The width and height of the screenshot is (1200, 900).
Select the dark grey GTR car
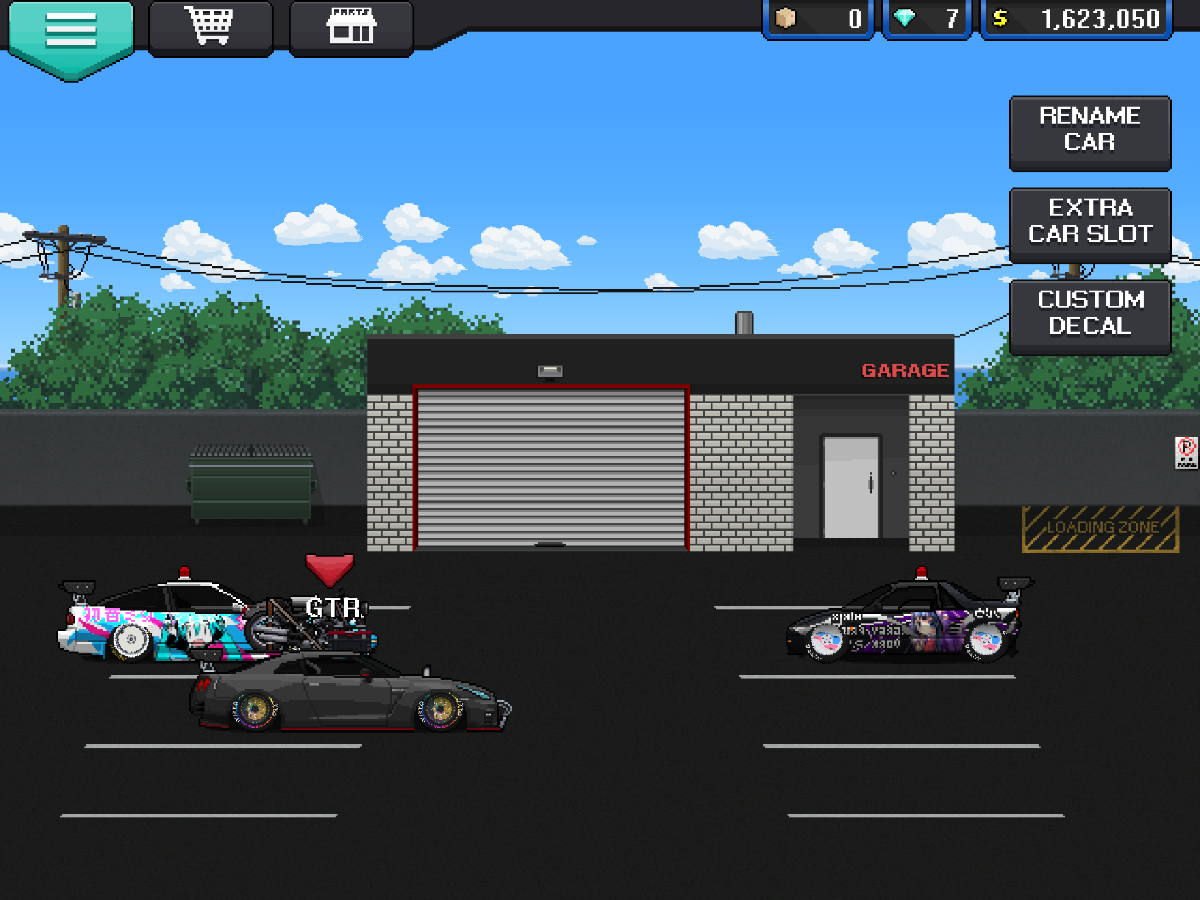[350, 695]
